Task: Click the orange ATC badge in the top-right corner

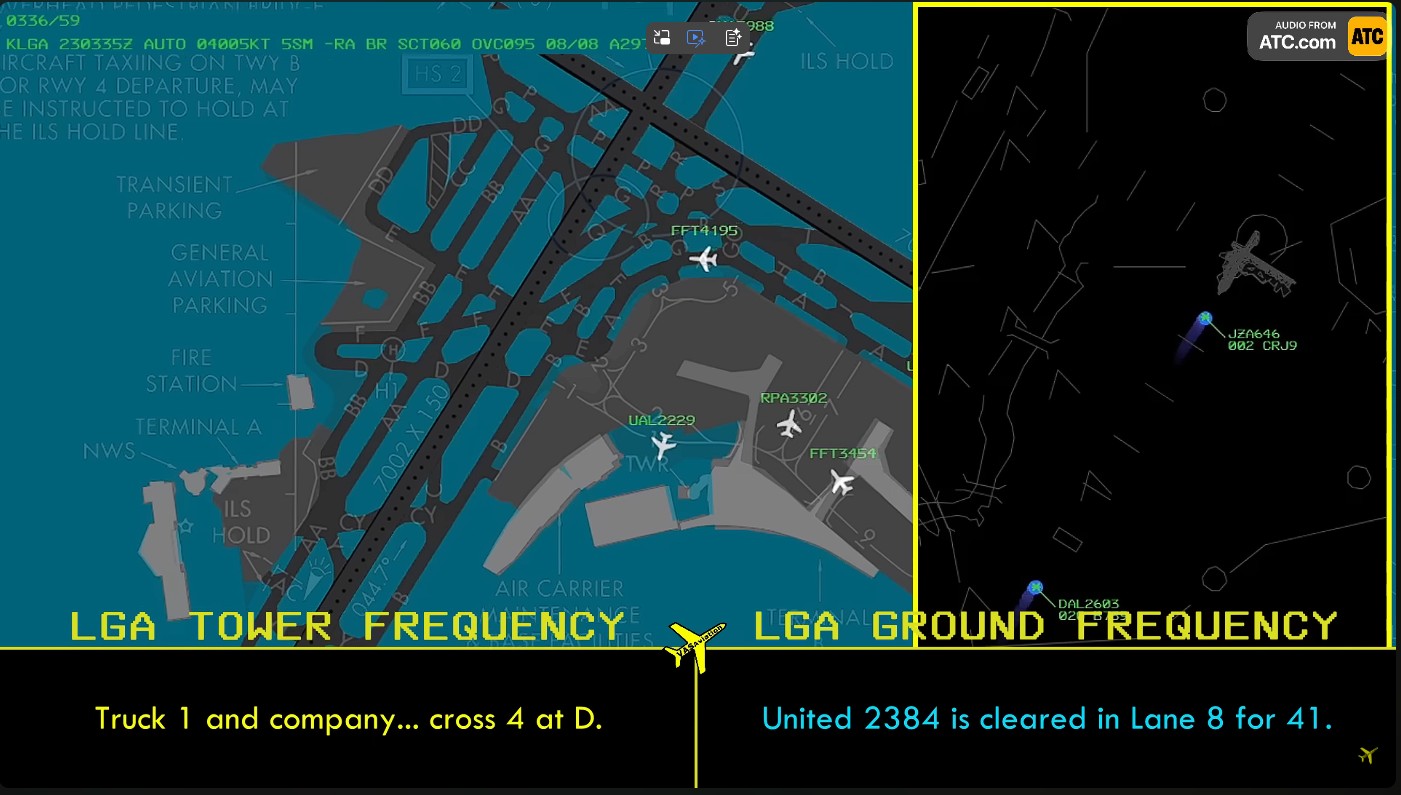Action: coord(1367,36)
